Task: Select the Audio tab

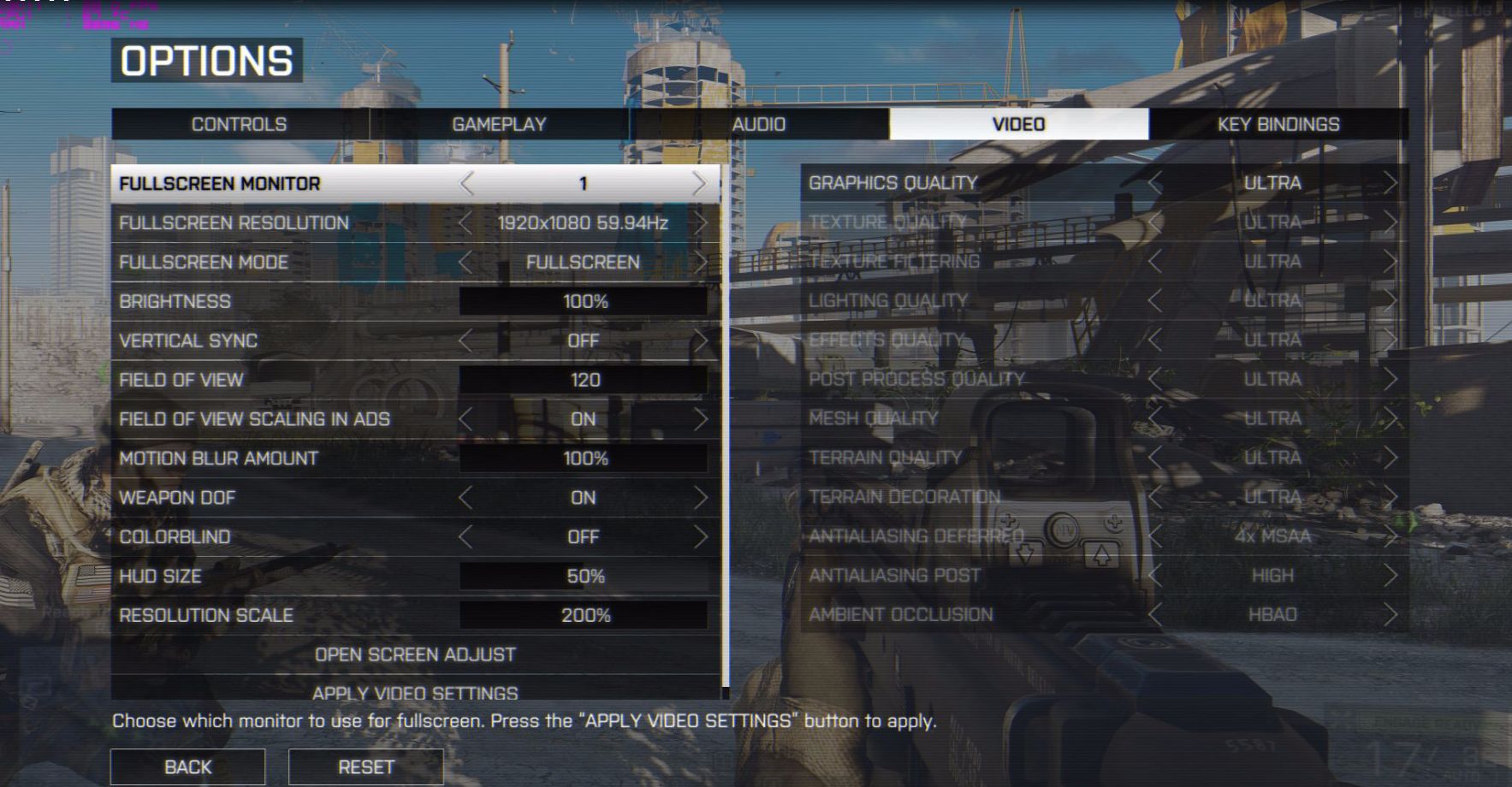Action: 758,124
